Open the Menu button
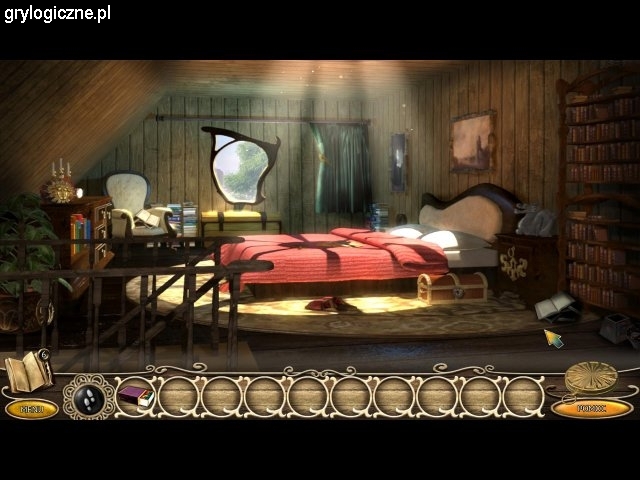 31,408
